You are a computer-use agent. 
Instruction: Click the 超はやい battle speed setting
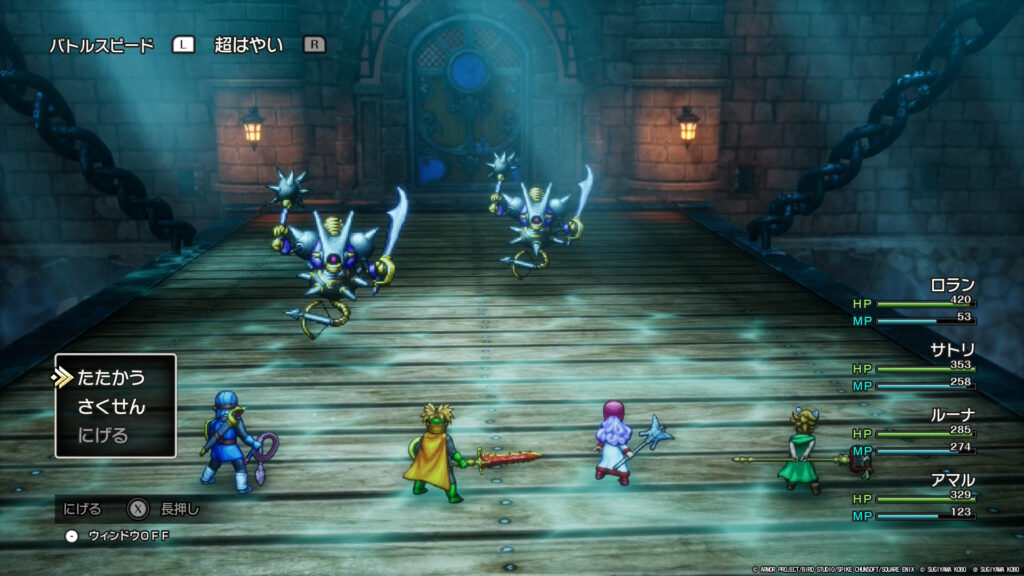click(249, 45)
